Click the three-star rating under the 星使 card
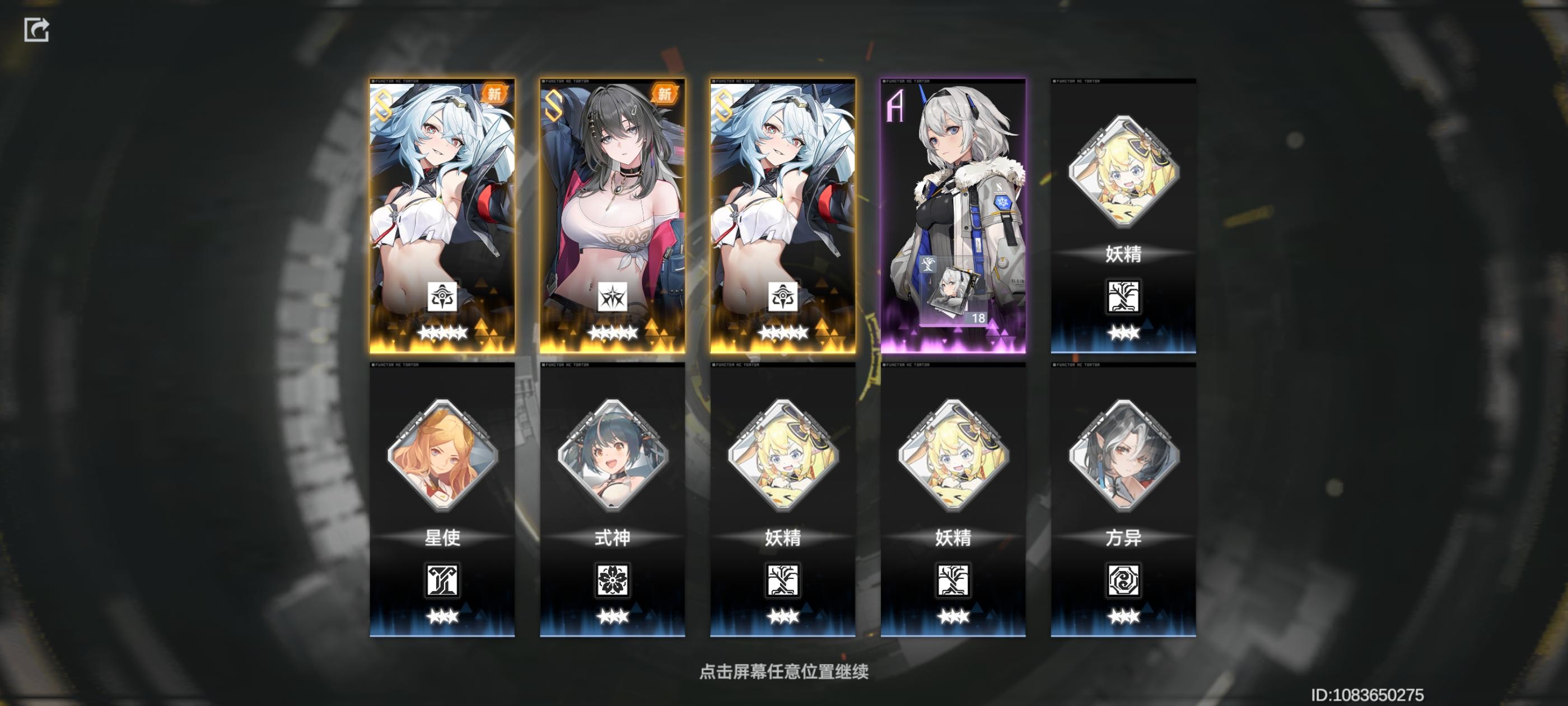1568x706 pixels. click(x=443, y=615)
